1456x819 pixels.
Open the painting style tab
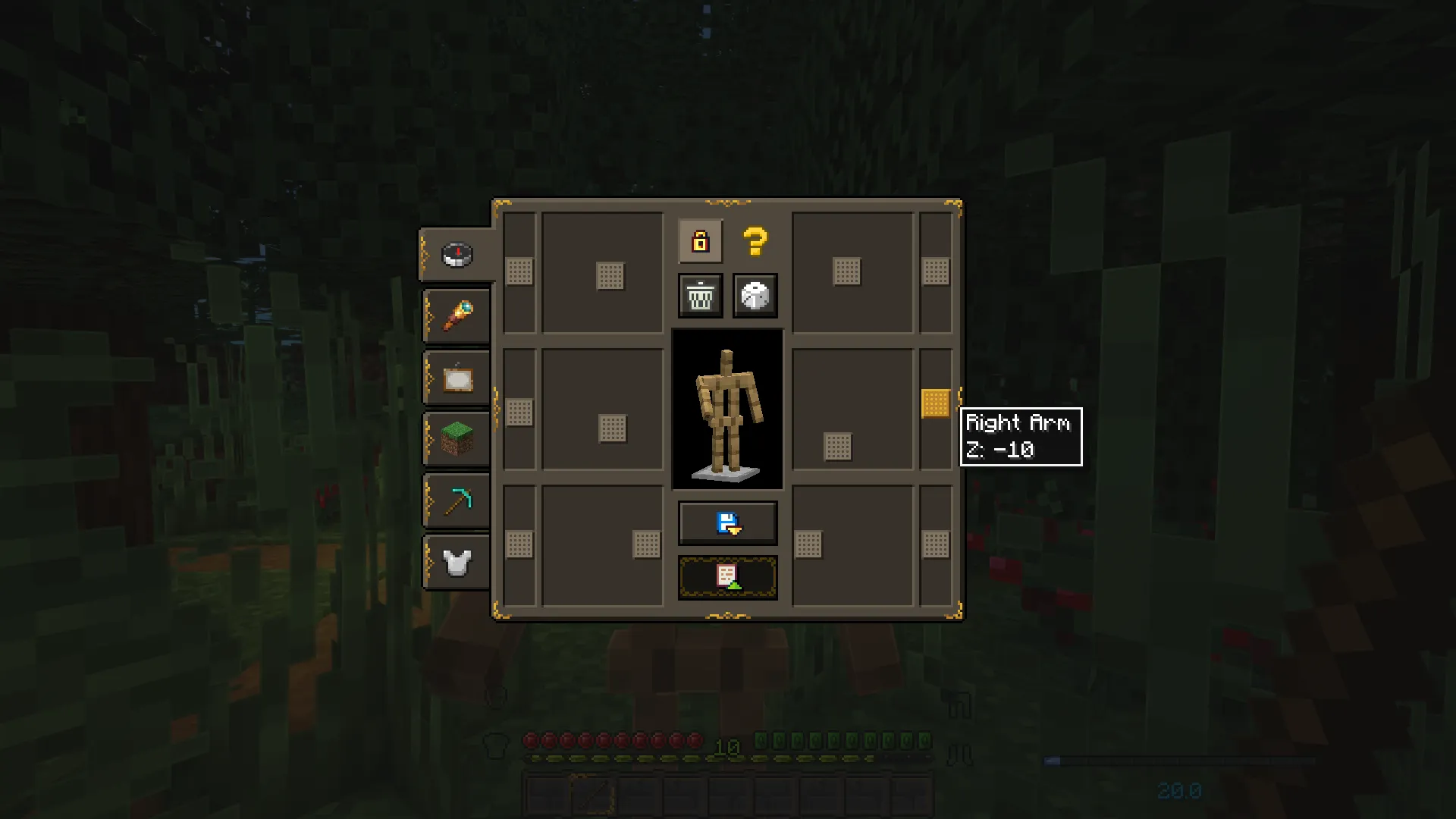455,378
